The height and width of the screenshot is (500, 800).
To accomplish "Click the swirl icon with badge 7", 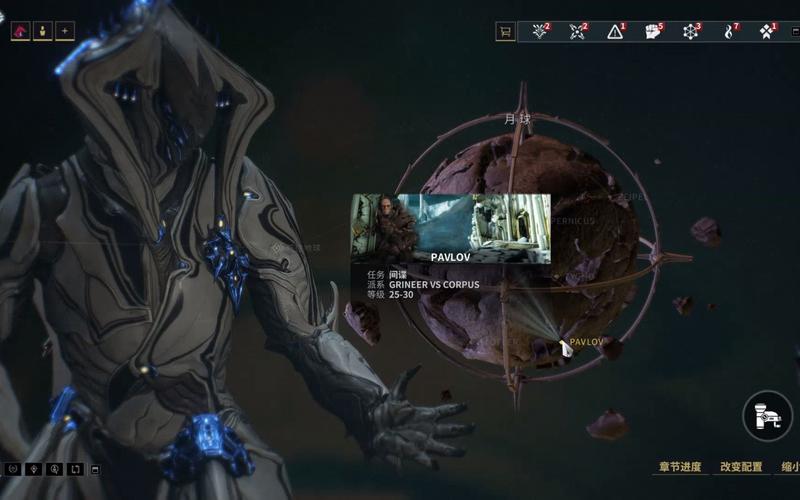I will tap(728, 31).
